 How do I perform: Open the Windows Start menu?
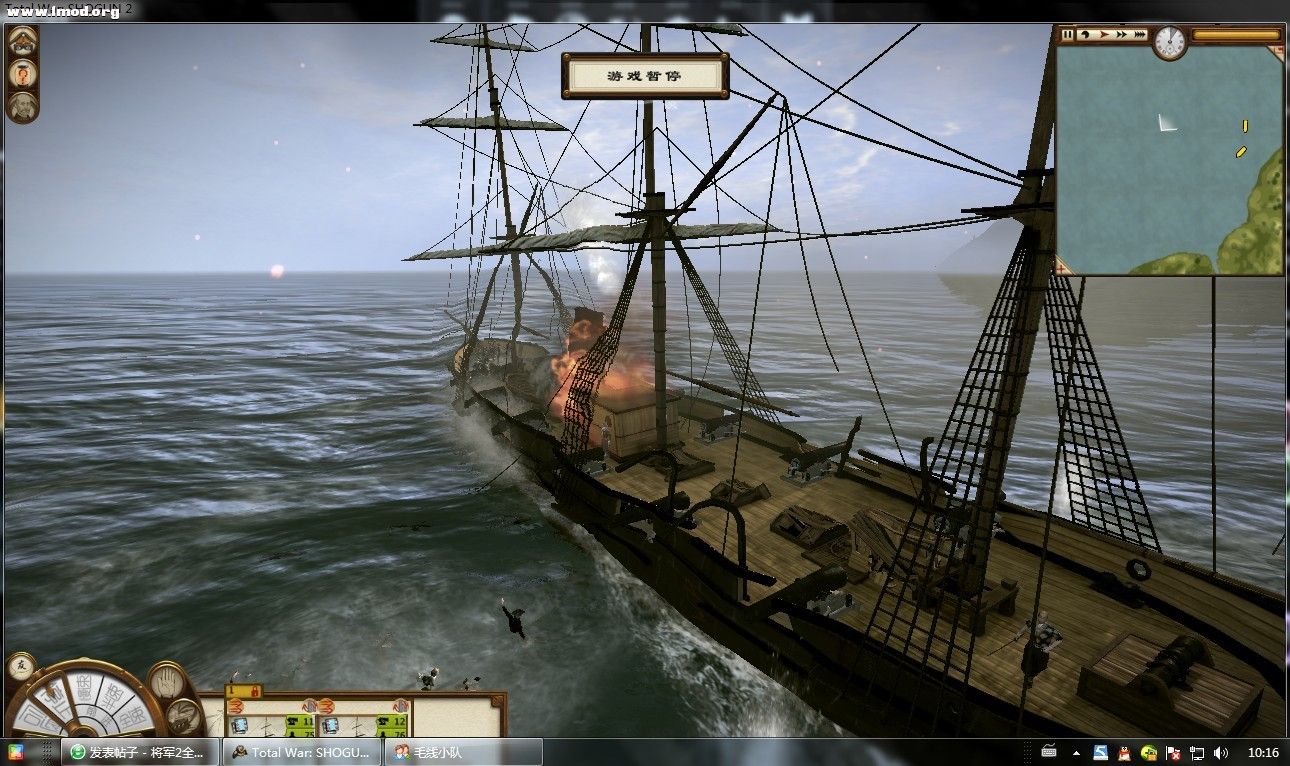click(16, 752)
